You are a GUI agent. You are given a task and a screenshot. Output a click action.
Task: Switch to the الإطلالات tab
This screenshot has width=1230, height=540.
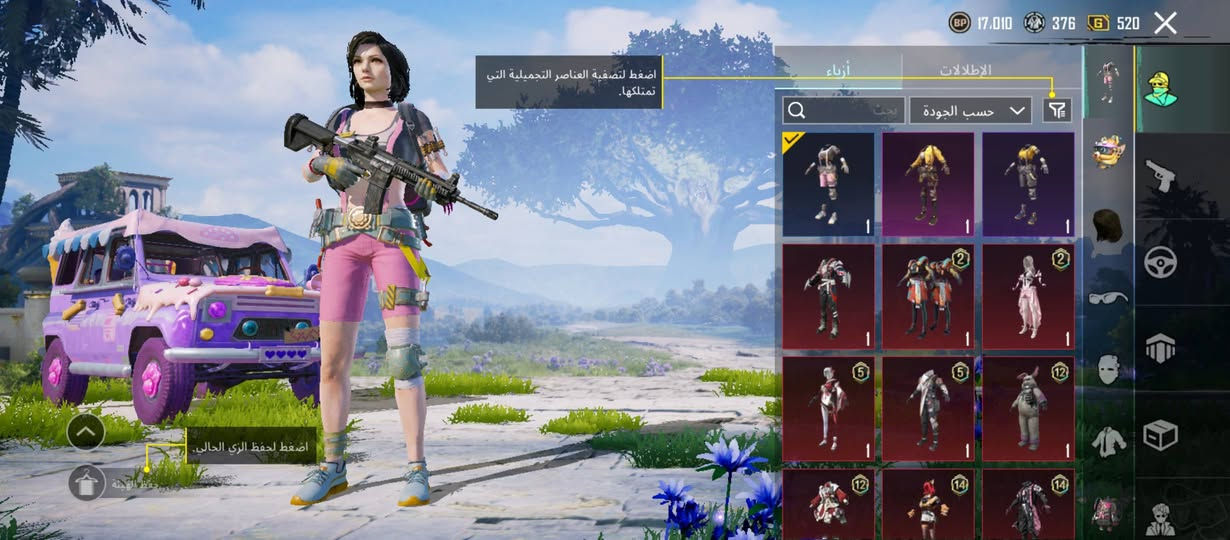coord(964,70)
